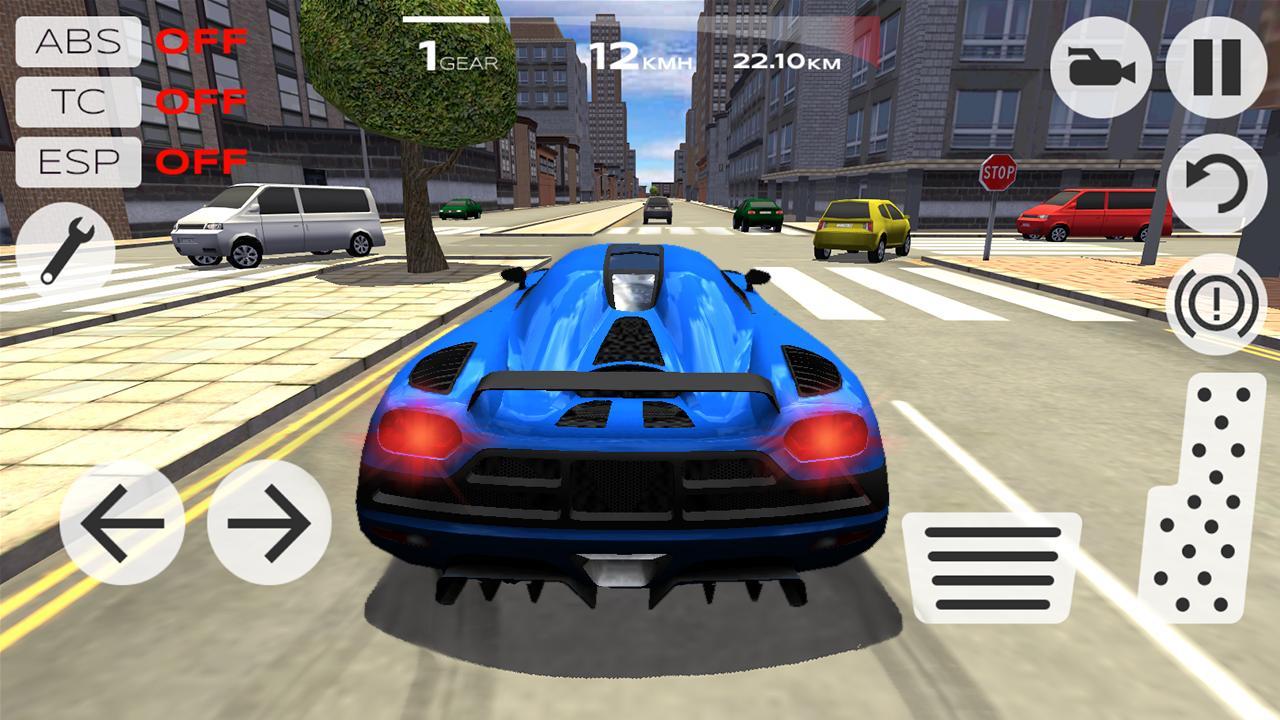Tap the 22.10 KM distance counter
Image resolution: width=1280 pixels, height=720 pixels.
pyautogui.click(x=787, y=58)
